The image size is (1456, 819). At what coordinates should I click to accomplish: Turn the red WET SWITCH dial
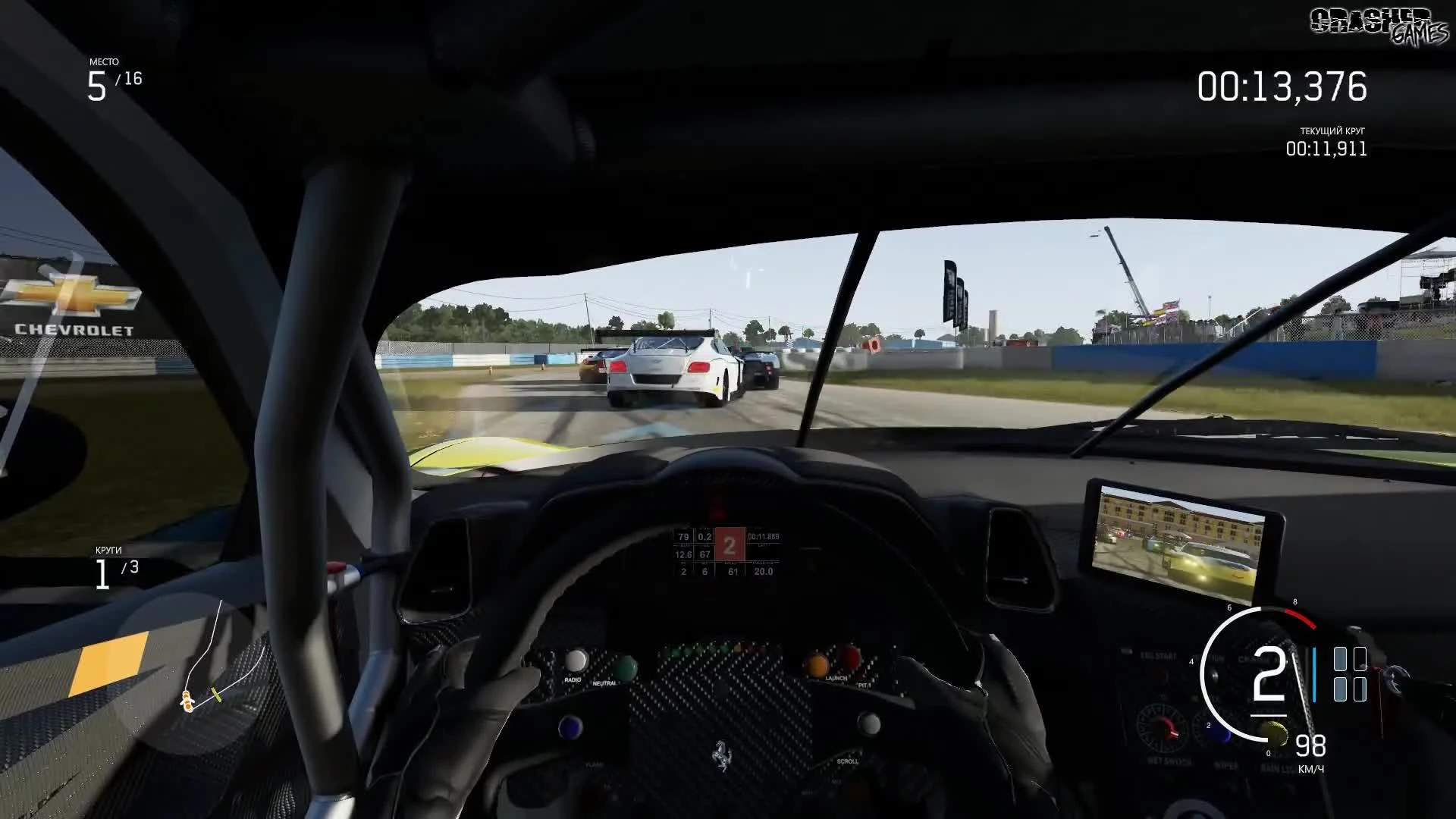1163,729
